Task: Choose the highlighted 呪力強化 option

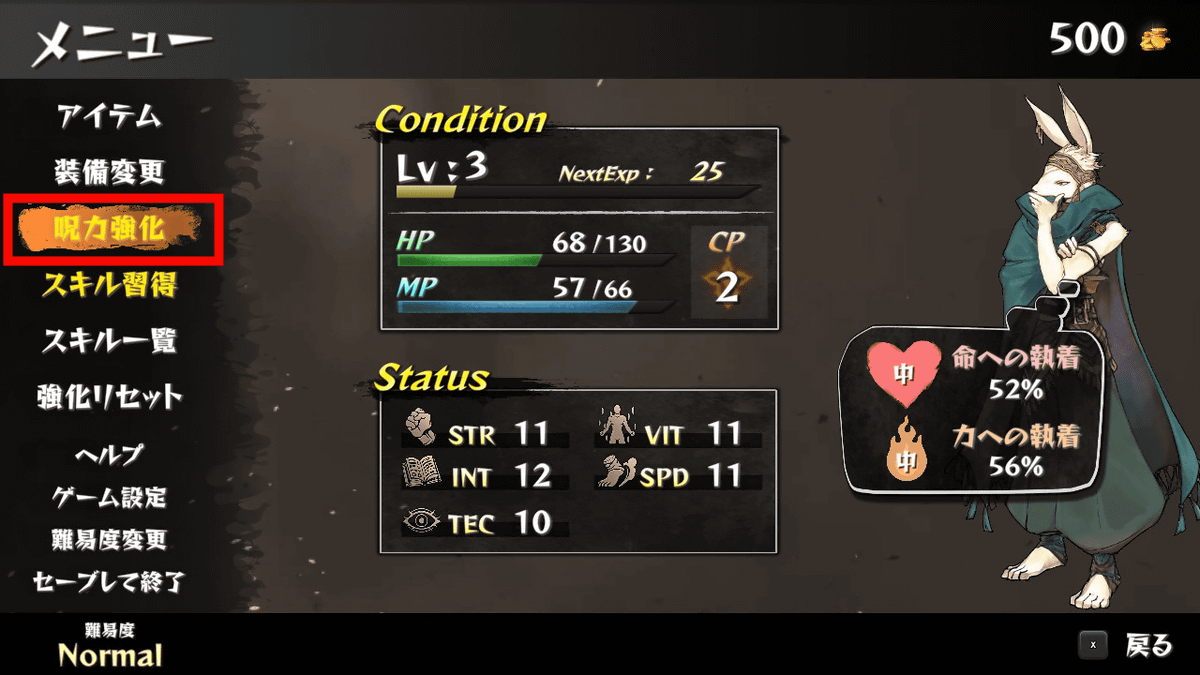Action: coord(109,230)
